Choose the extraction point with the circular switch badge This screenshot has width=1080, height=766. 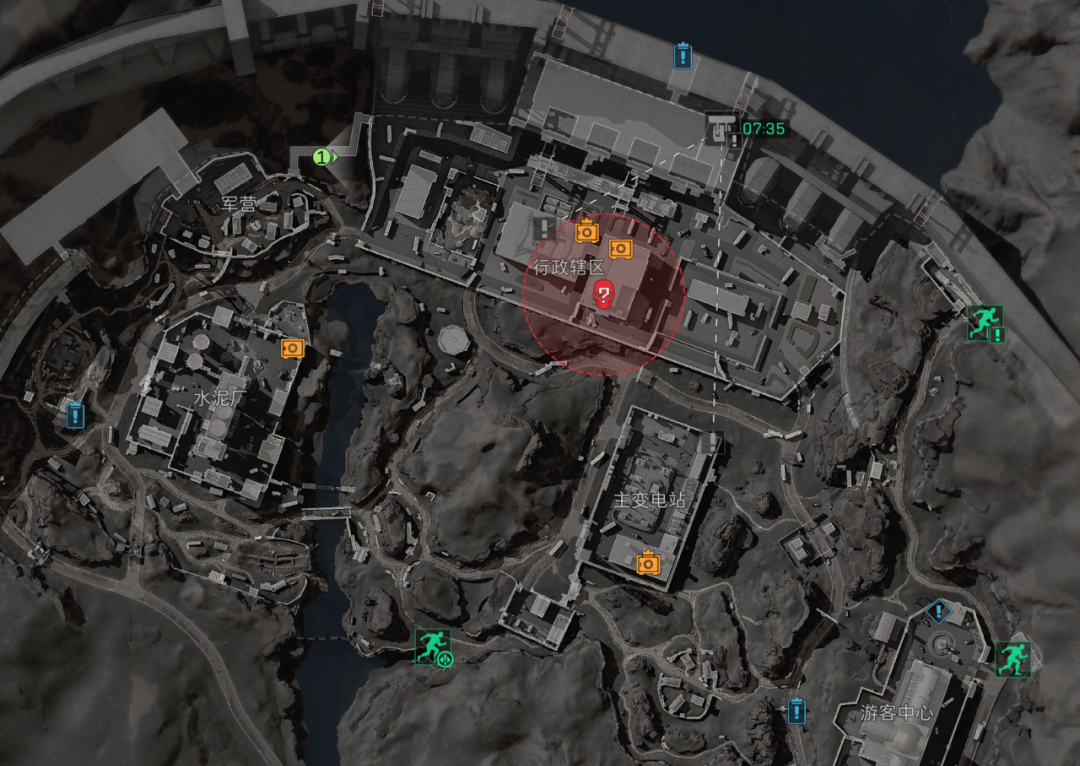click(x=433, y=646)
